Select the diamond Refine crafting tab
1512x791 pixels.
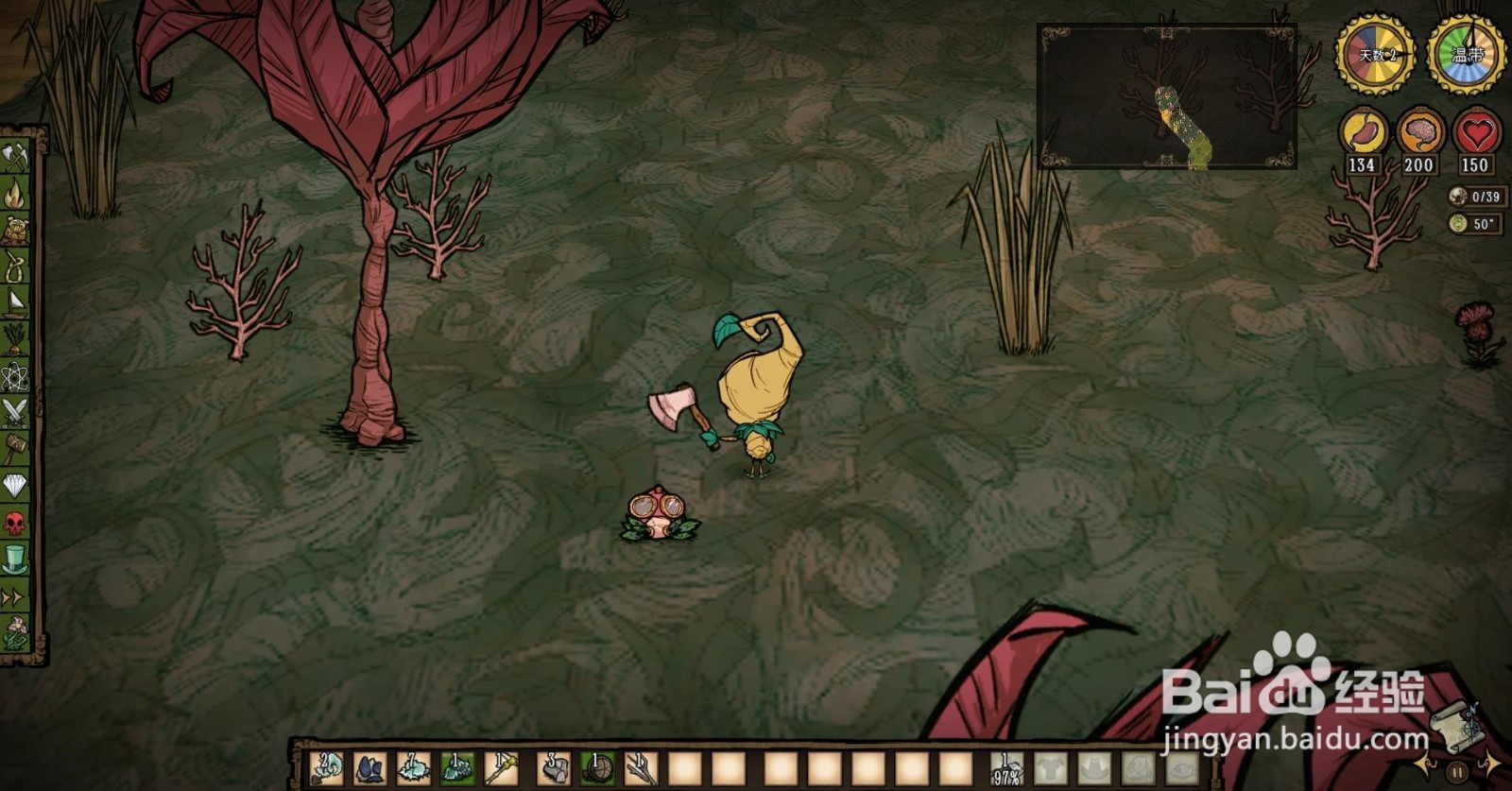15,486
